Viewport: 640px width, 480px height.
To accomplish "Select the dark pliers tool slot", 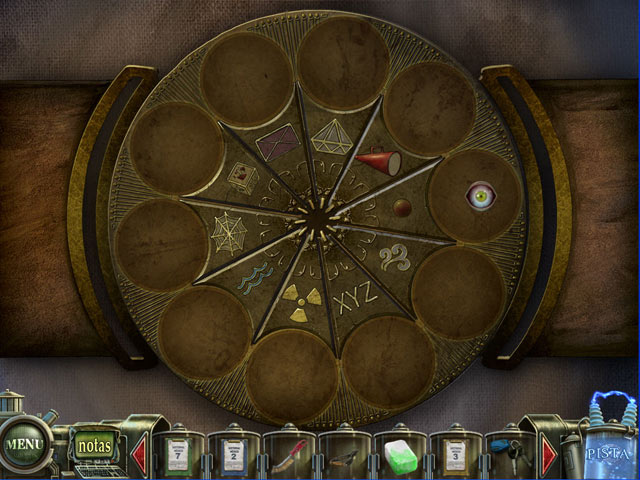I will click(x=343, y=456).
